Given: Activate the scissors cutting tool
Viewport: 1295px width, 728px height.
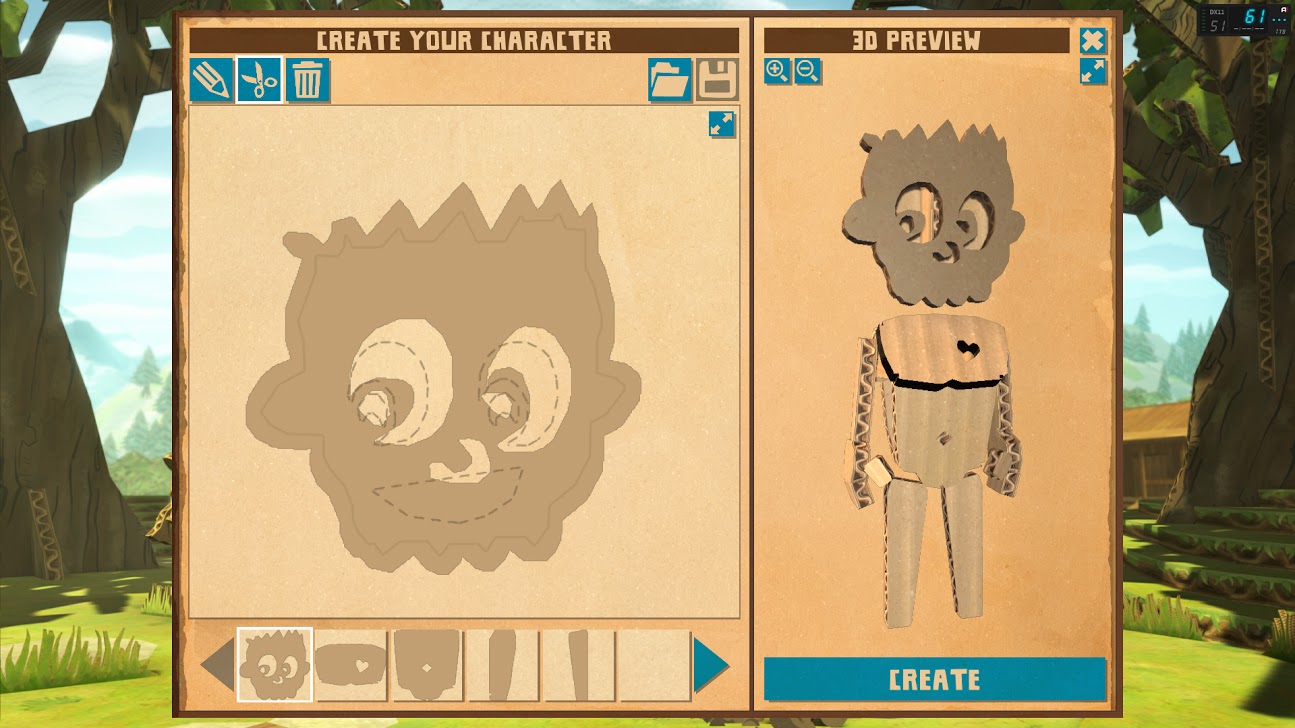Looking at the screenshot, I should pos(259,80).
